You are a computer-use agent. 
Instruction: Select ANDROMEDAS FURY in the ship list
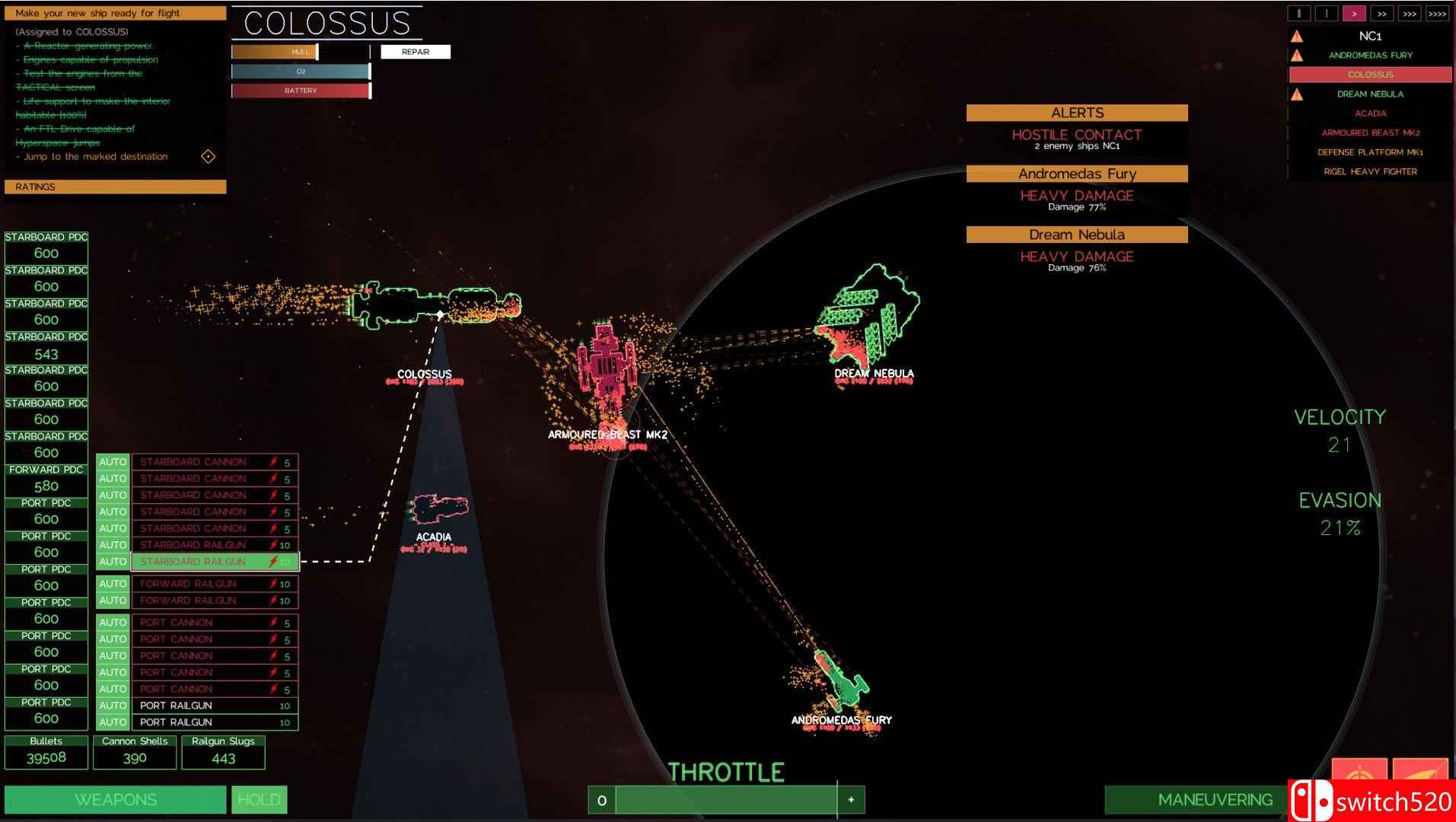1370,55
